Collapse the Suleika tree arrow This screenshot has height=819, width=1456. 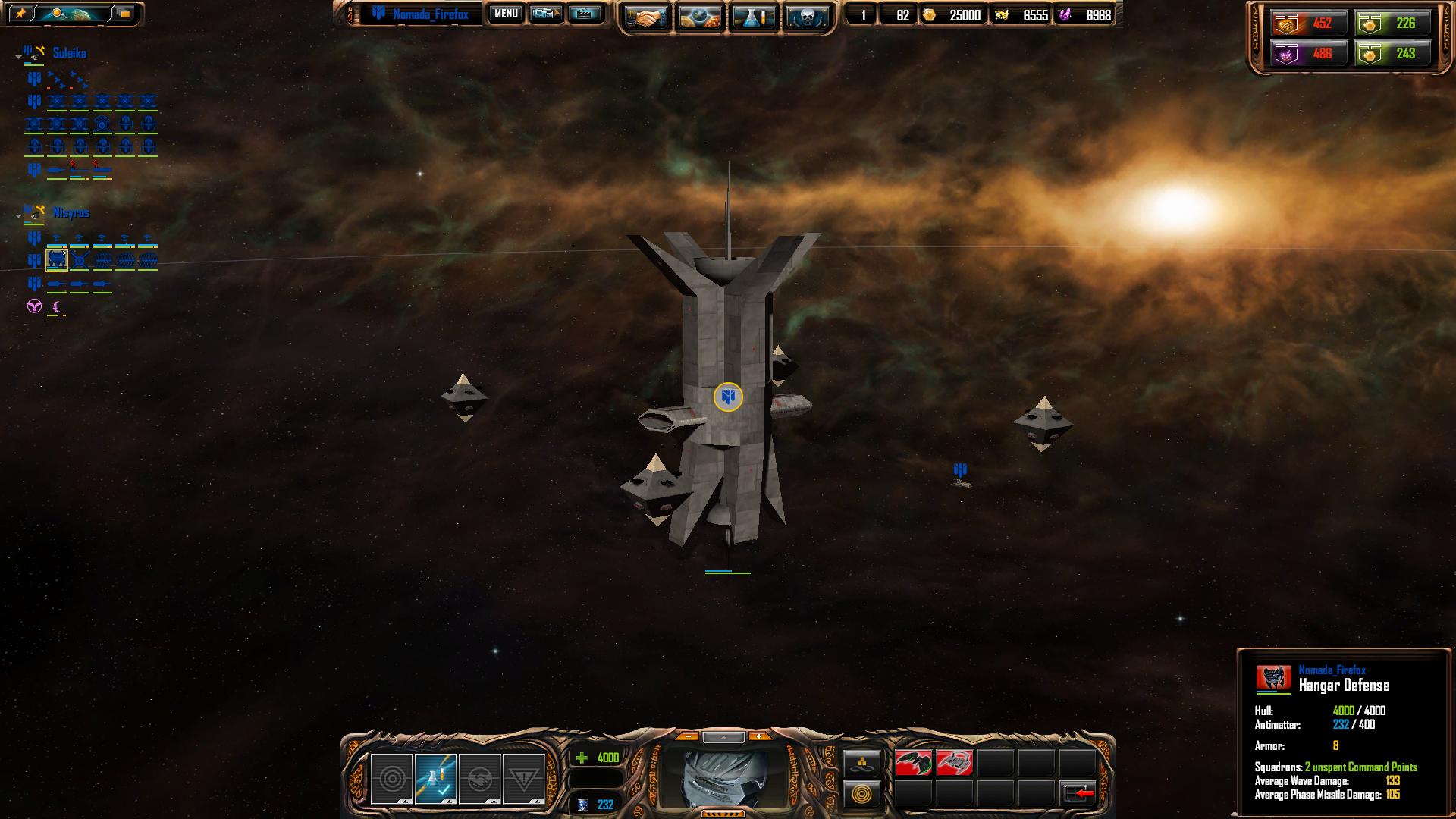pos(18,57)
